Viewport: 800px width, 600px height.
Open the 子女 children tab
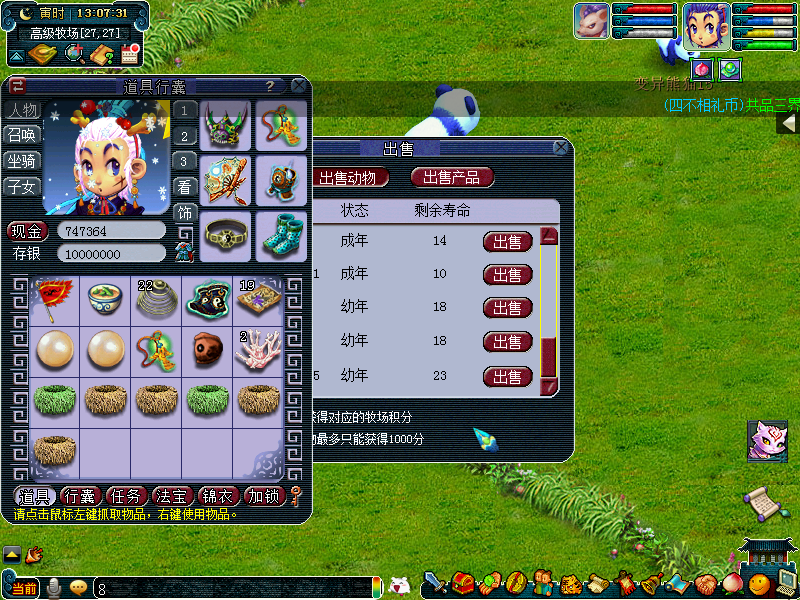[x=23, y=186]
